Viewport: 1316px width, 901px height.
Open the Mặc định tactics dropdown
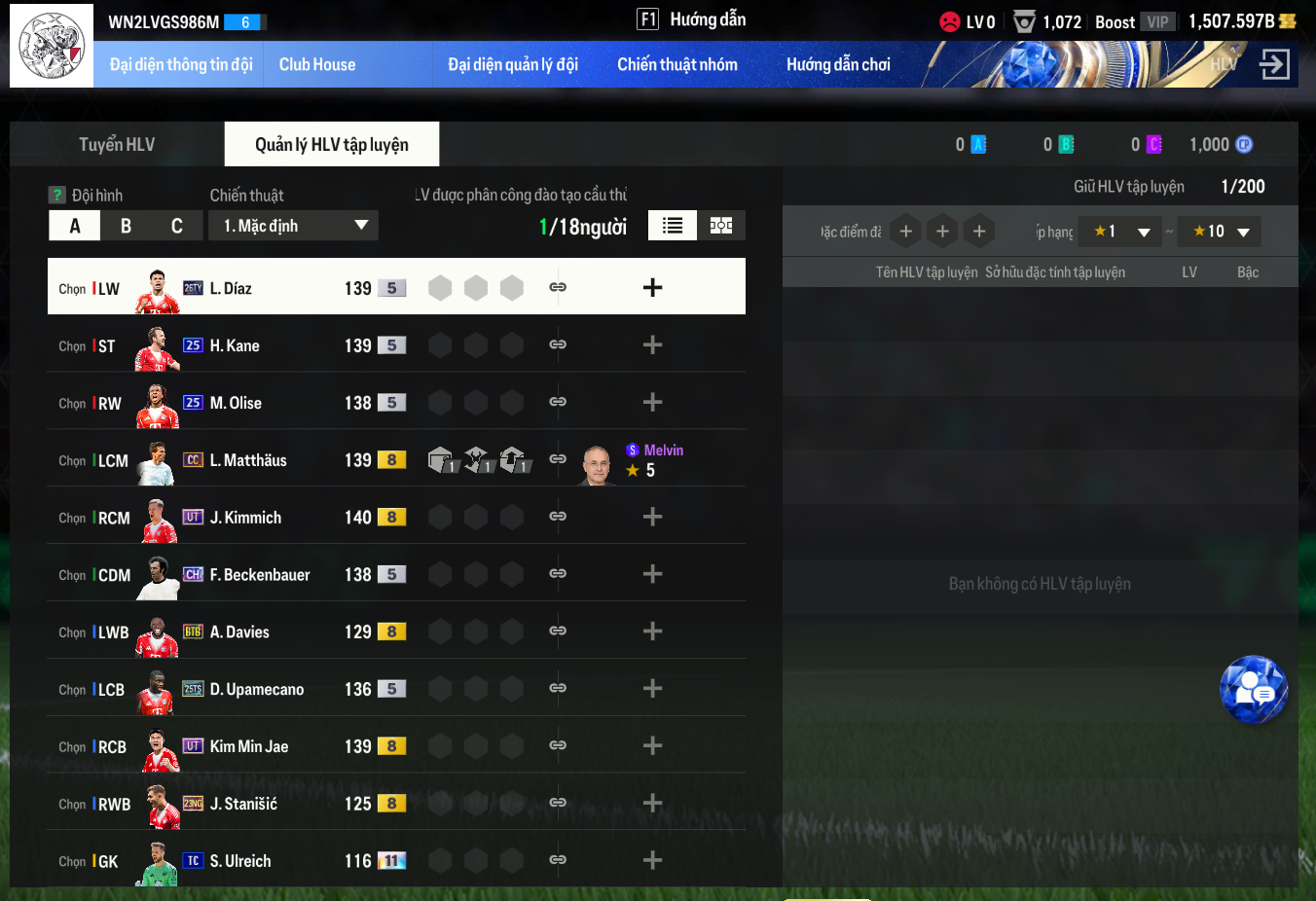293,226
